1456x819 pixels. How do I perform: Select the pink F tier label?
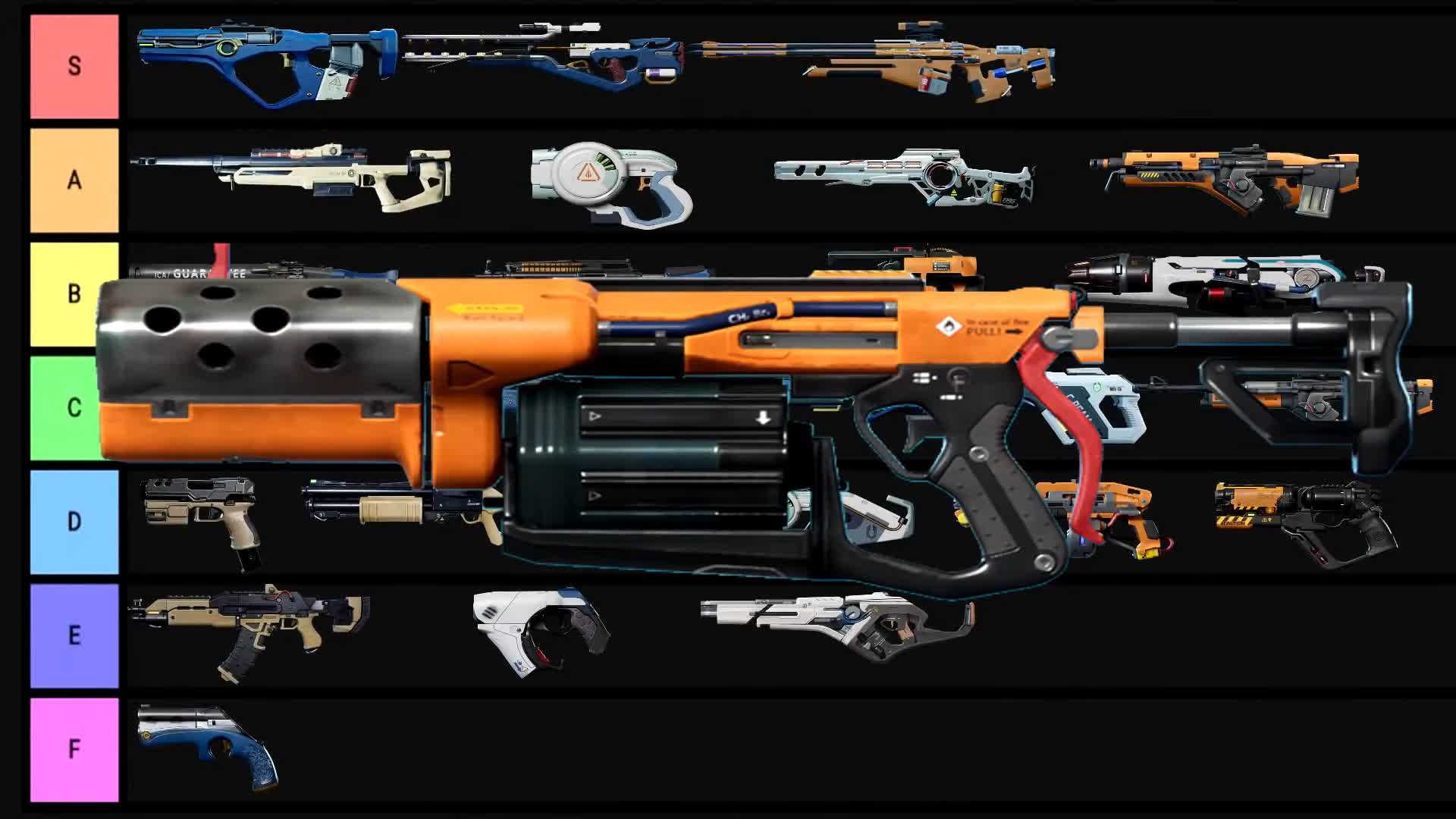74,749
